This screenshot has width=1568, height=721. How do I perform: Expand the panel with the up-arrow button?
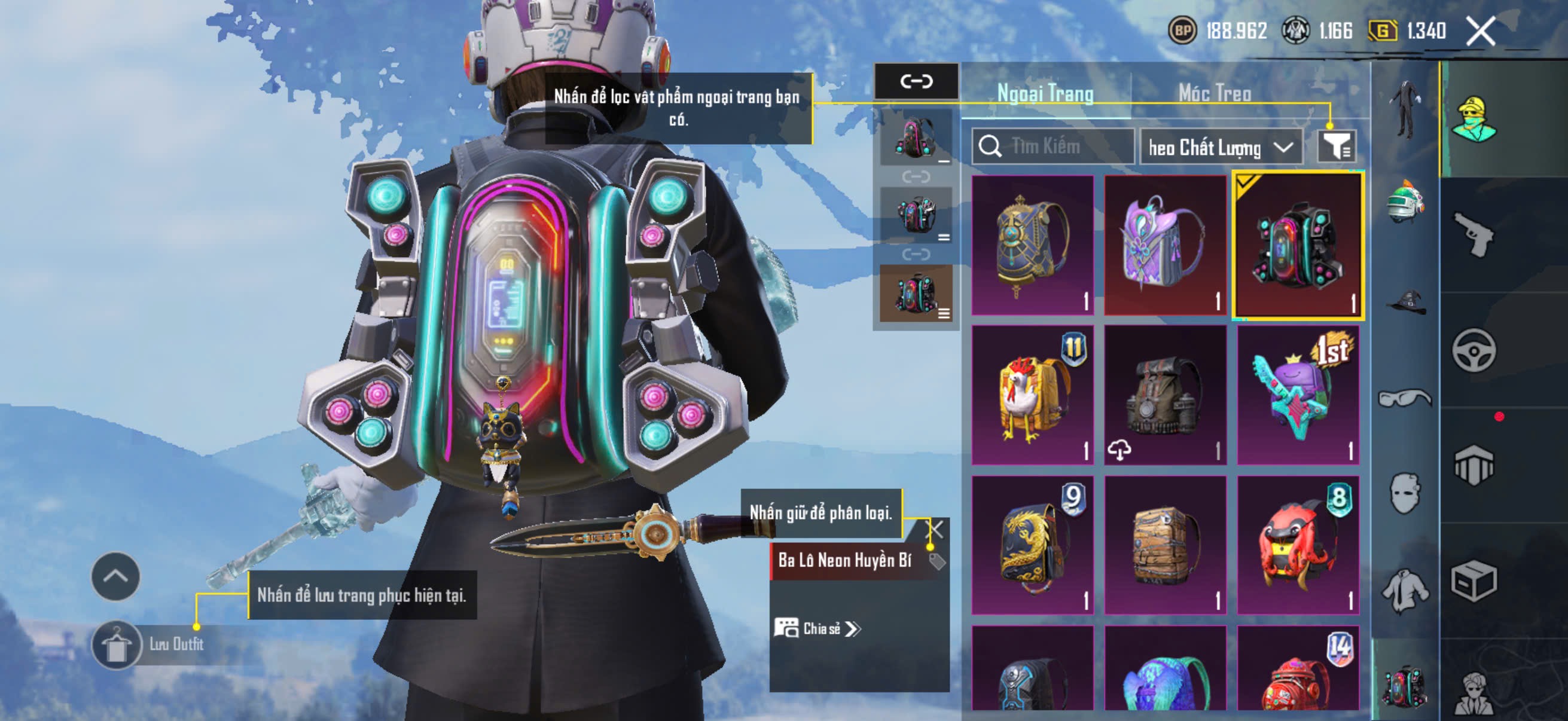pos(115,576)
